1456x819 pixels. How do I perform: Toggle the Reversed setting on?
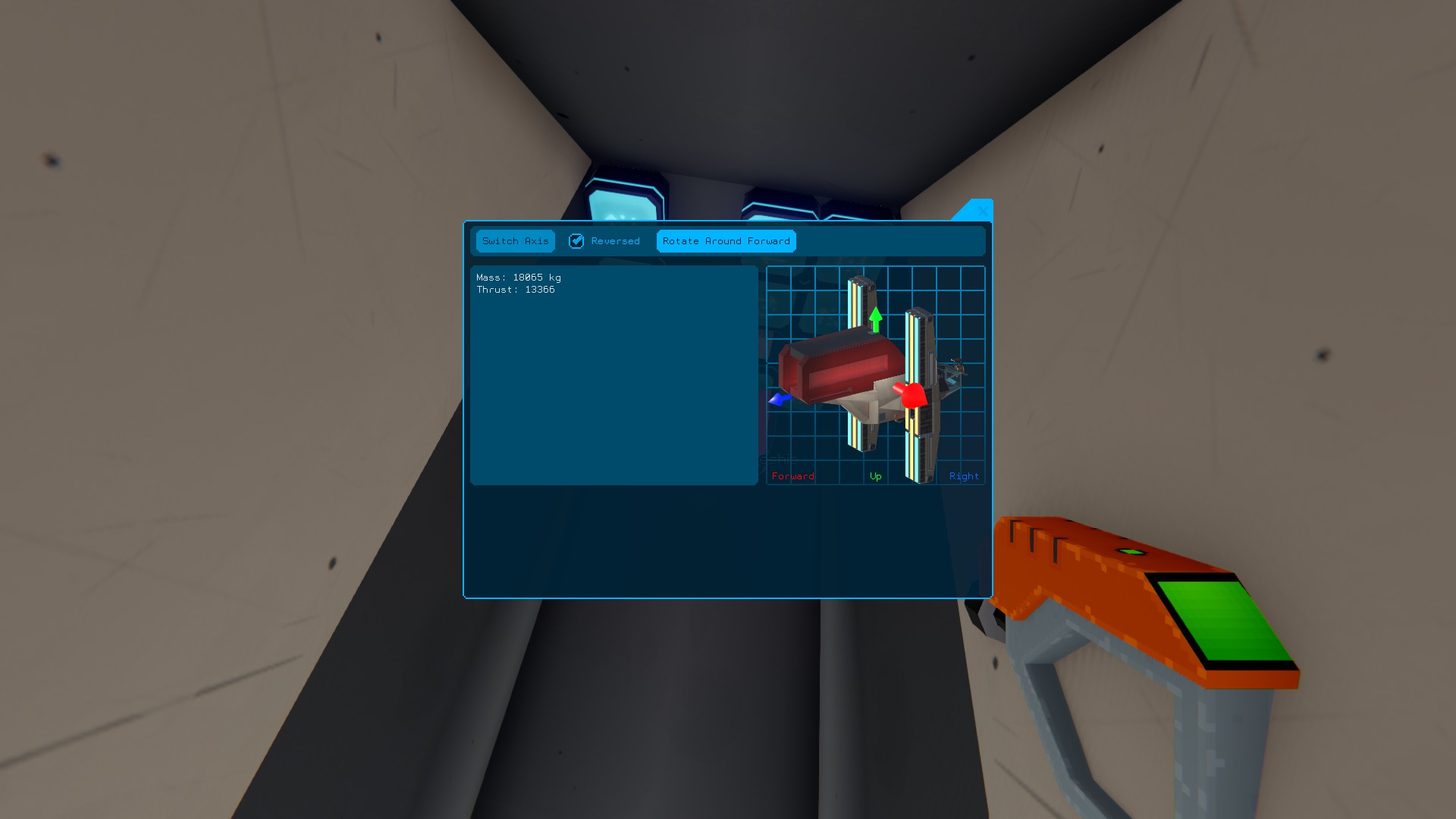(577, 241)
